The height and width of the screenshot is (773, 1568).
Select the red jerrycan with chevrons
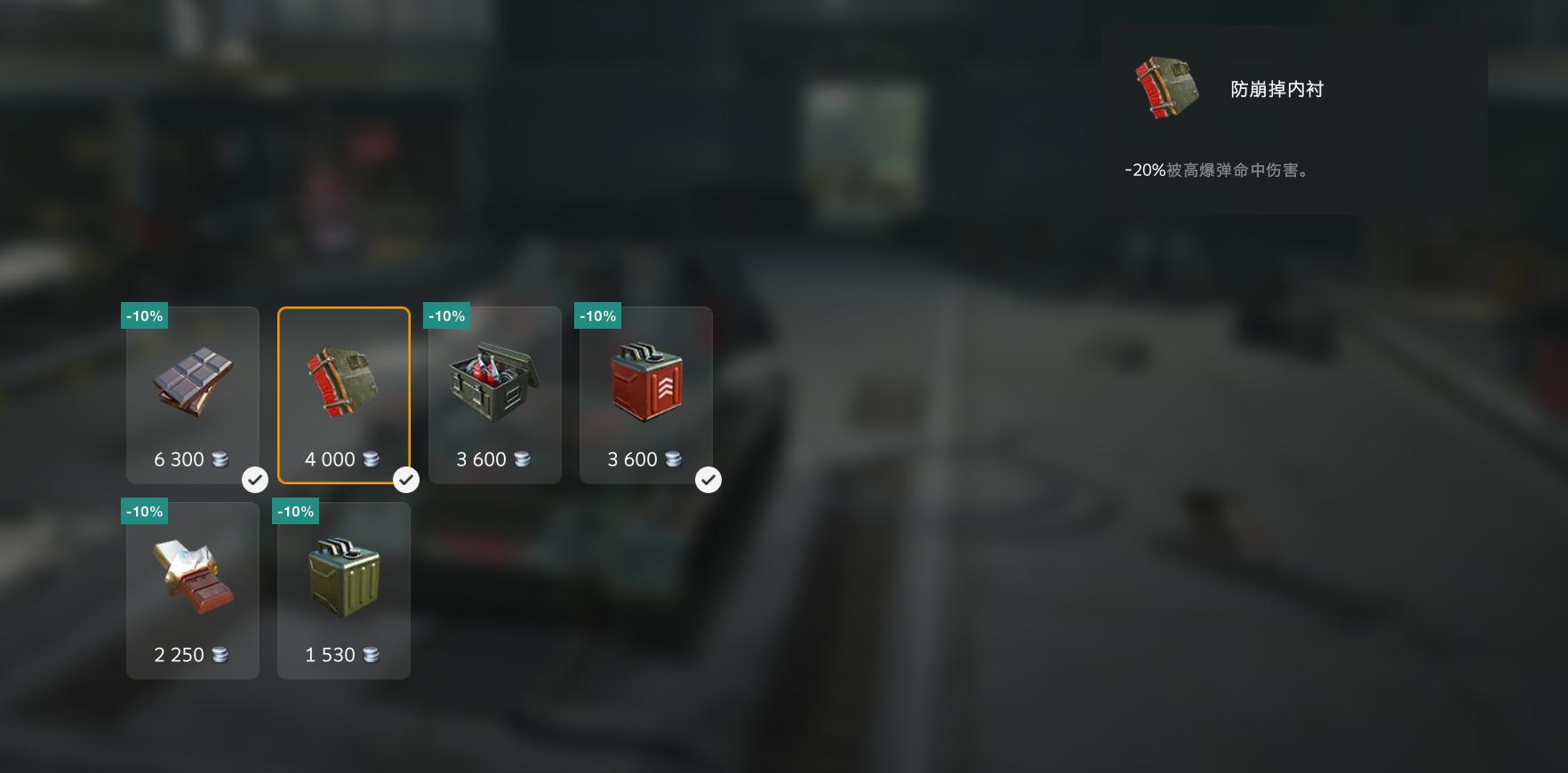click(x=646, y=395)
